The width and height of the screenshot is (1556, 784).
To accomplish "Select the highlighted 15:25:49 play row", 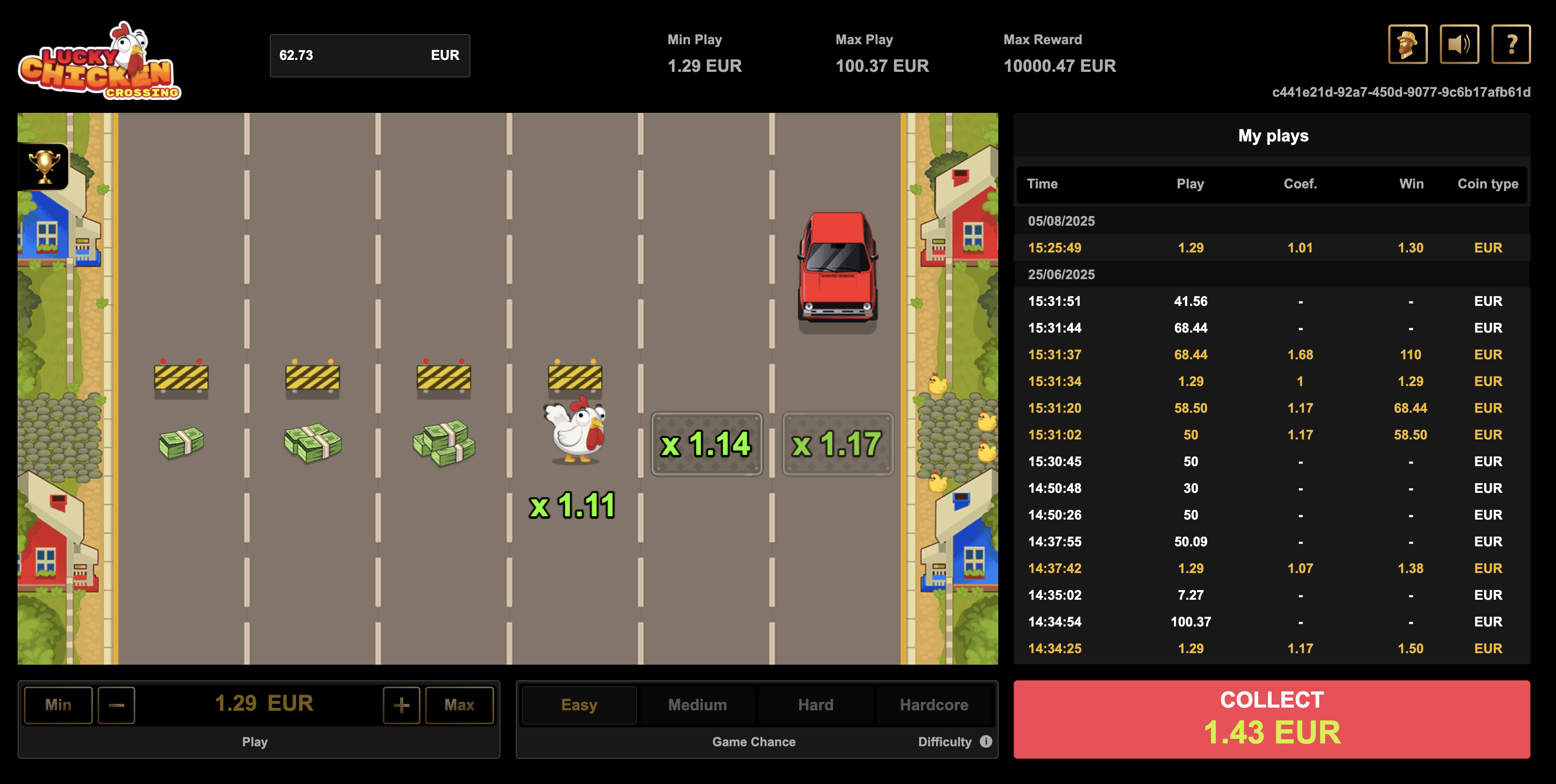I will click(1268, 247).
